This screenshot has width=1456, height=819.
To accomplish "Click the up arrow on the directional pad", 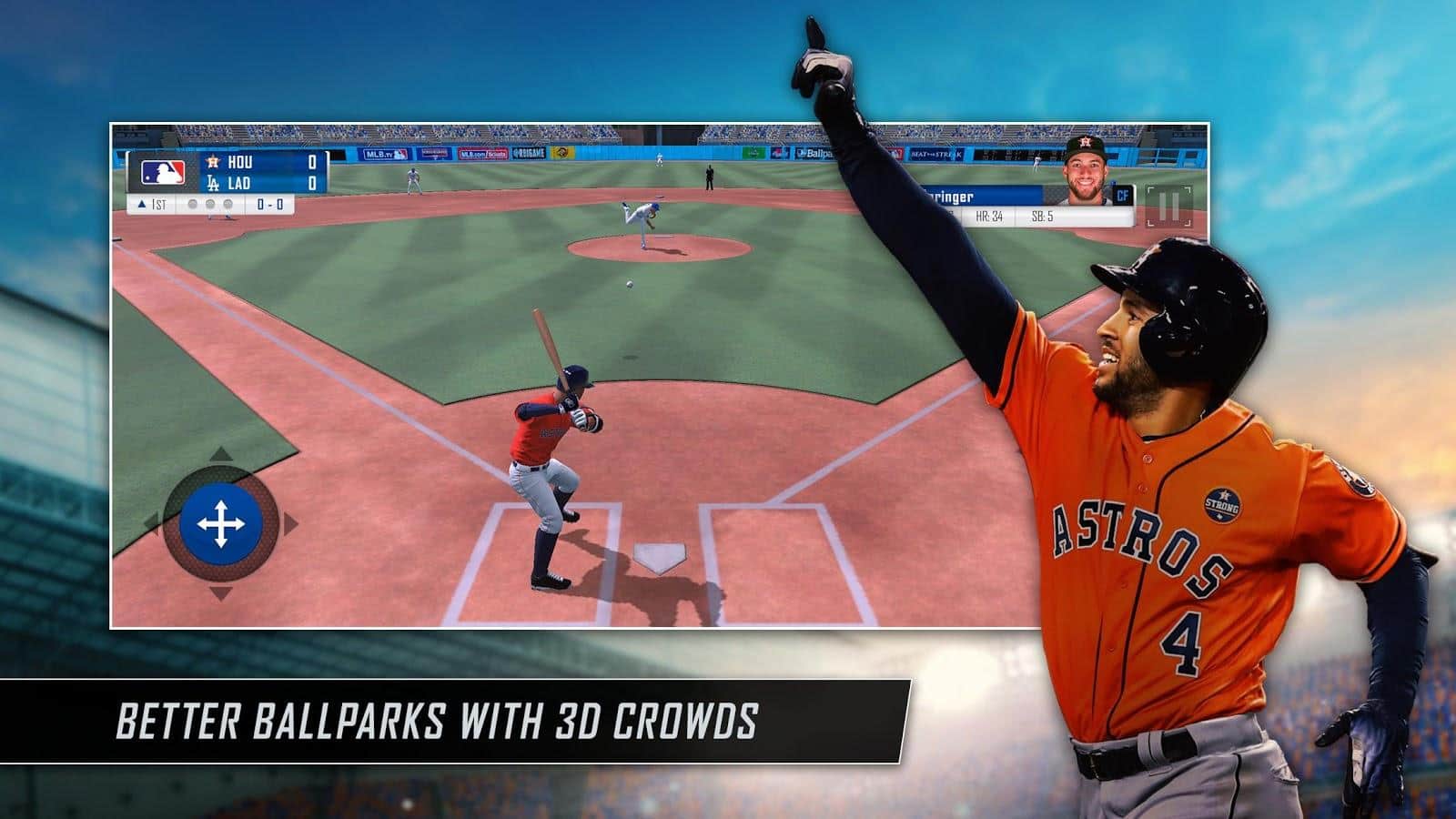I will click(x=221, y=454).
